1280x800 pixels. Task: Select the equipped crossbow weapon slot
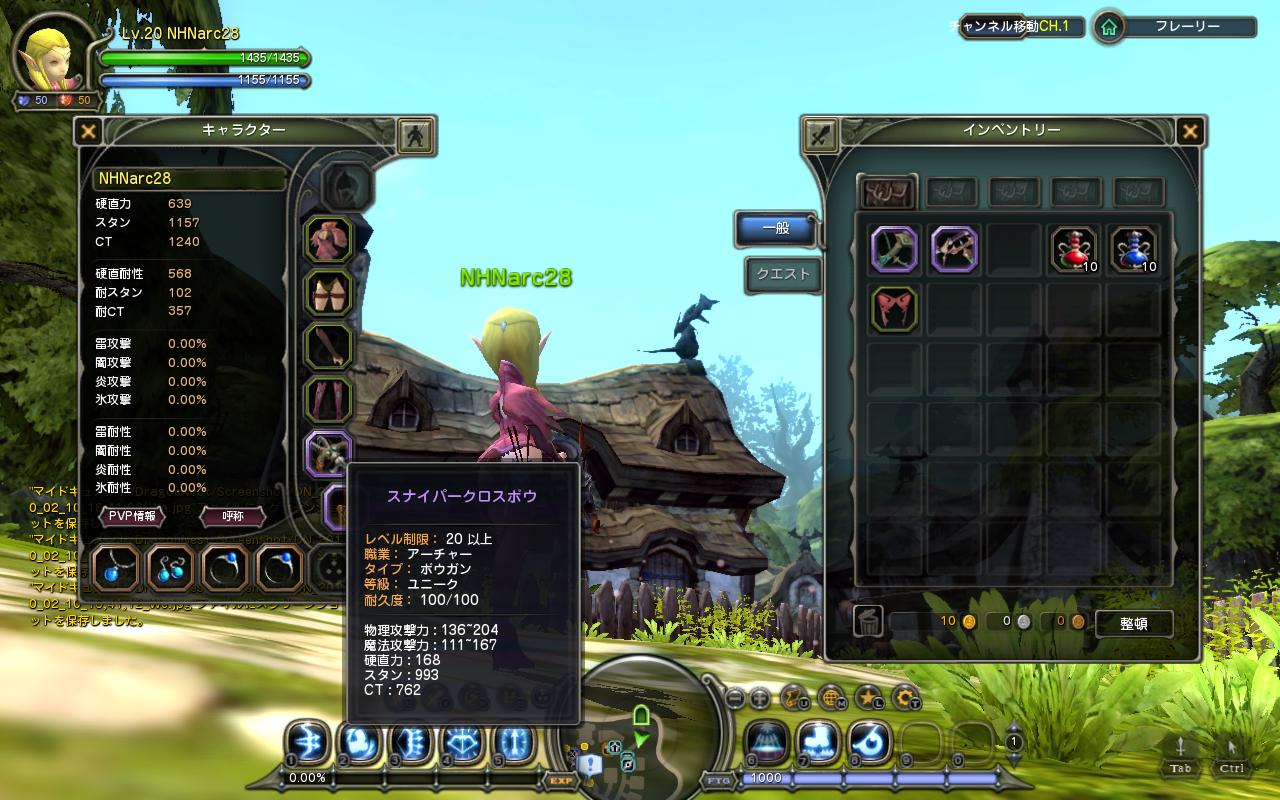tap(328, 455)
